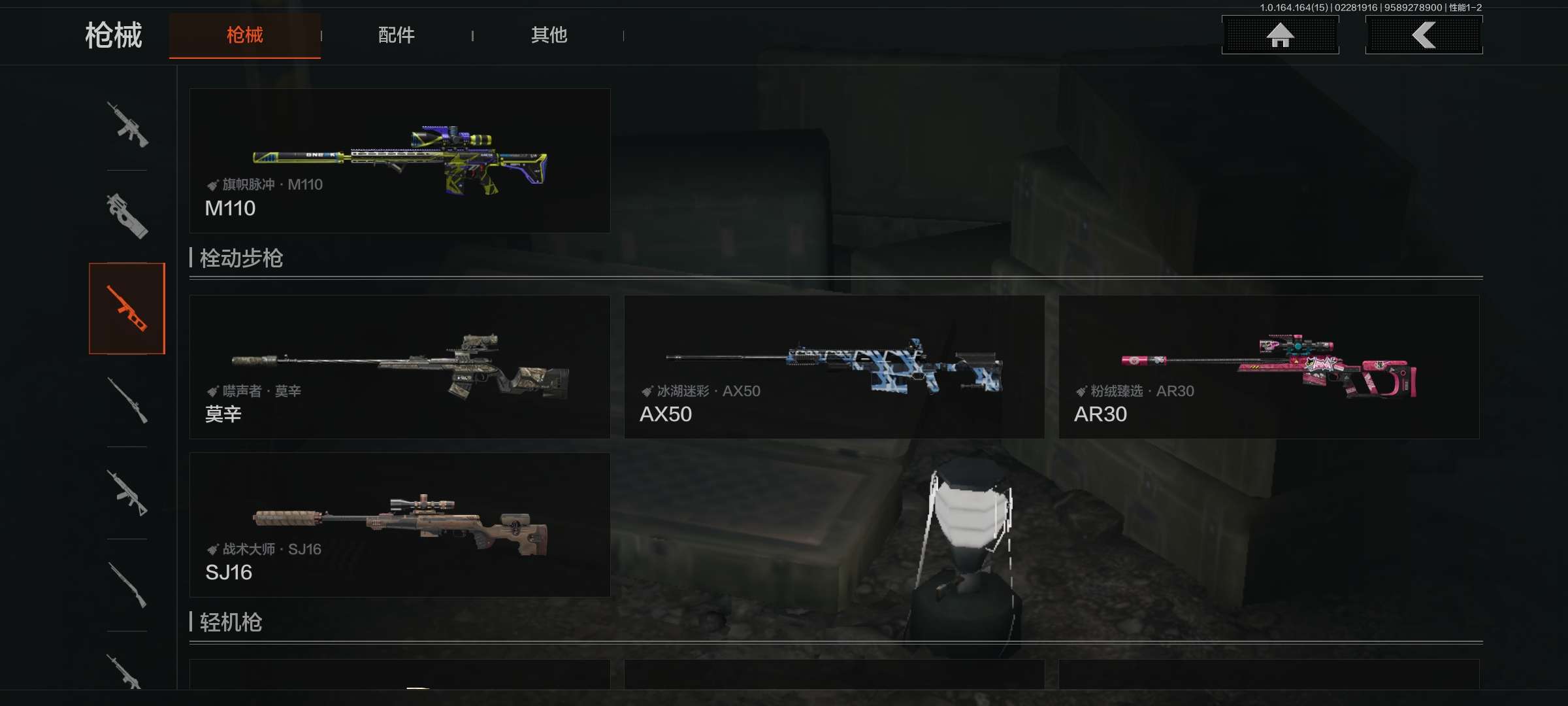Image resolution: width=1568 pixels, height=706 pixels.
Task: Select the 其他 tab
Action: 549,35
